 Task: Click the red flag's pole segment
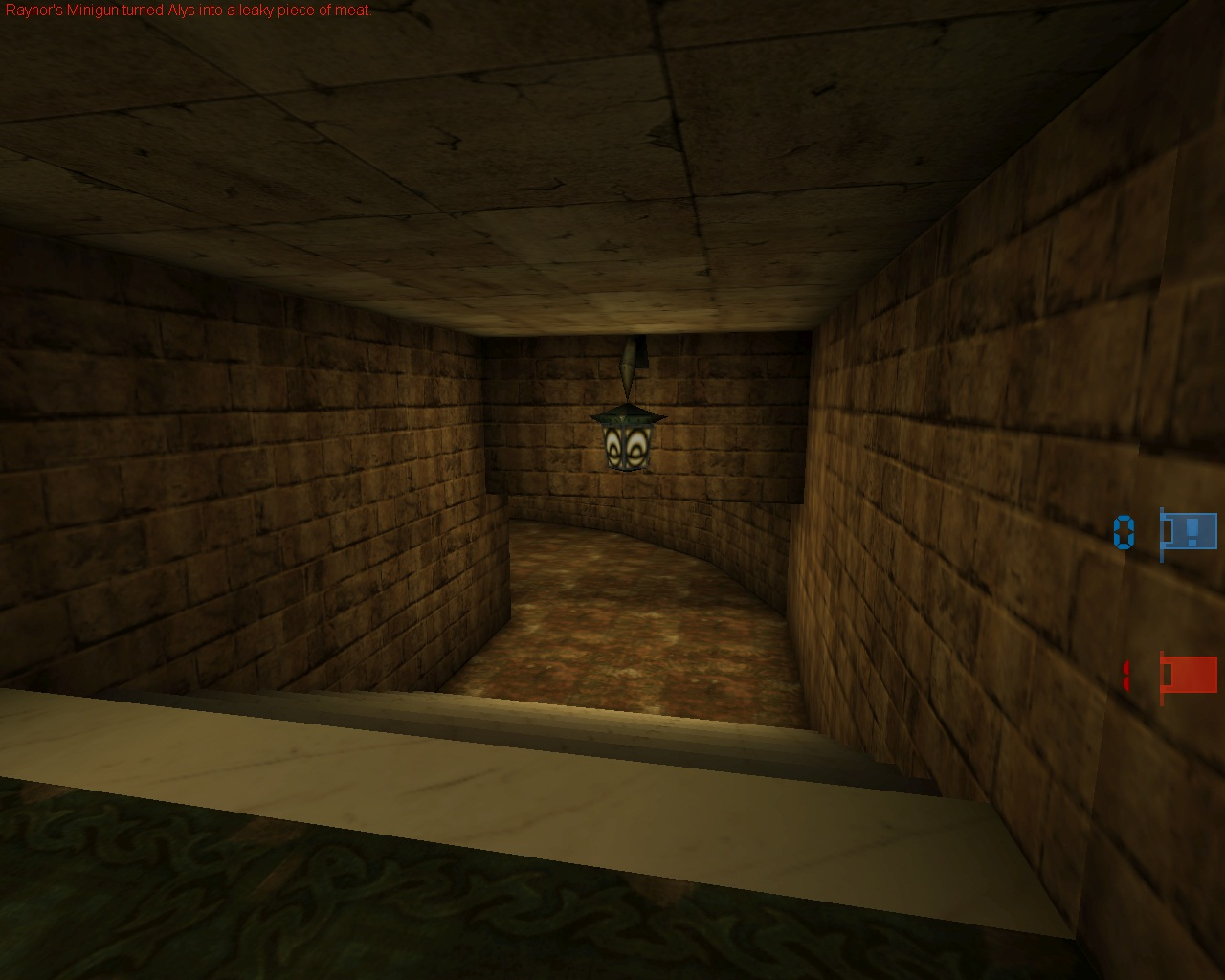point(1162,679)
